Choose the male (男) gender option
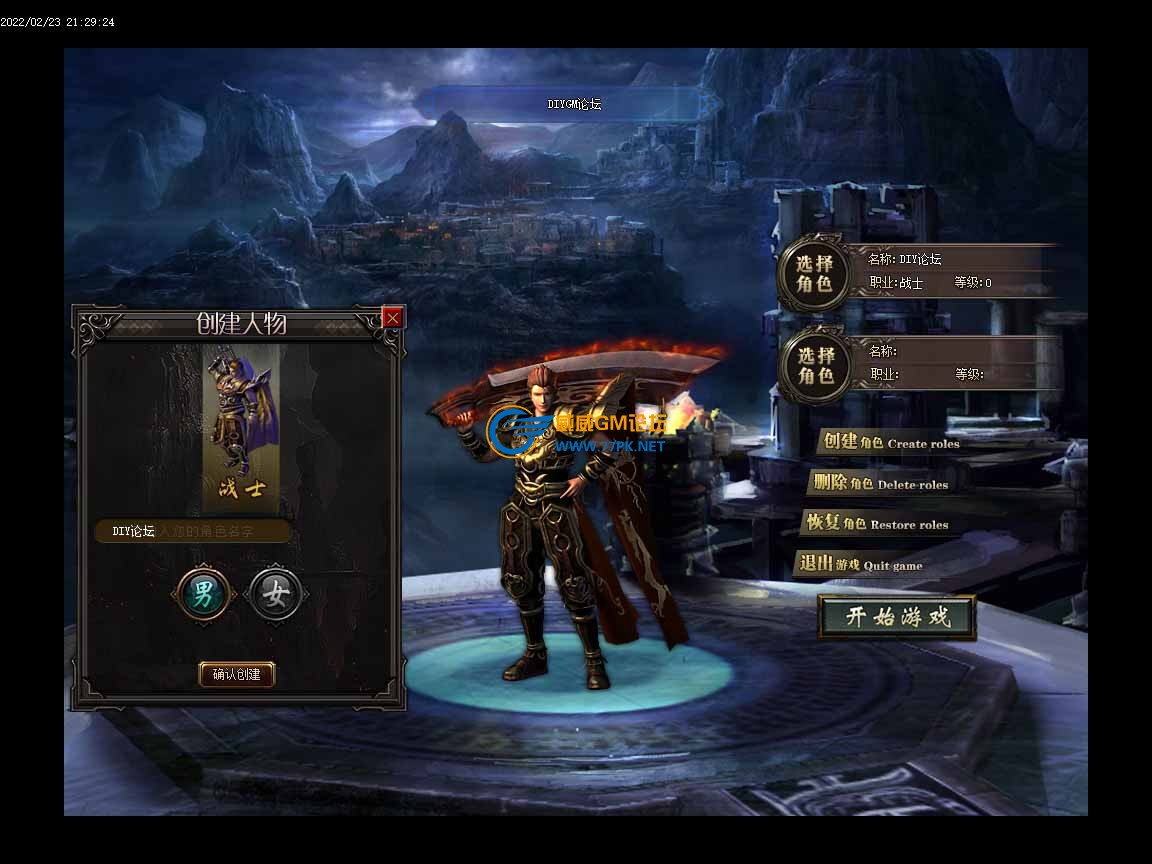 pyautogui.click(x=203, y=596)
